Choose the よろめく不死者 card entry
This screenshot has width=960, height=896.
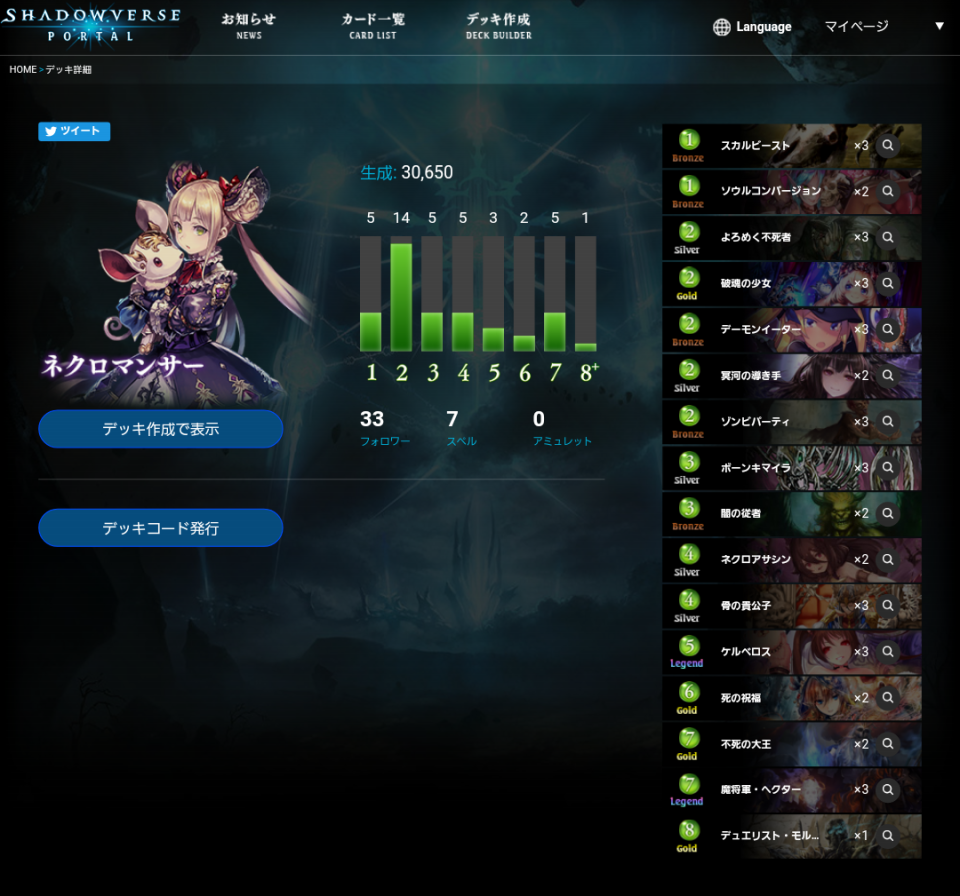click(770, 238)
